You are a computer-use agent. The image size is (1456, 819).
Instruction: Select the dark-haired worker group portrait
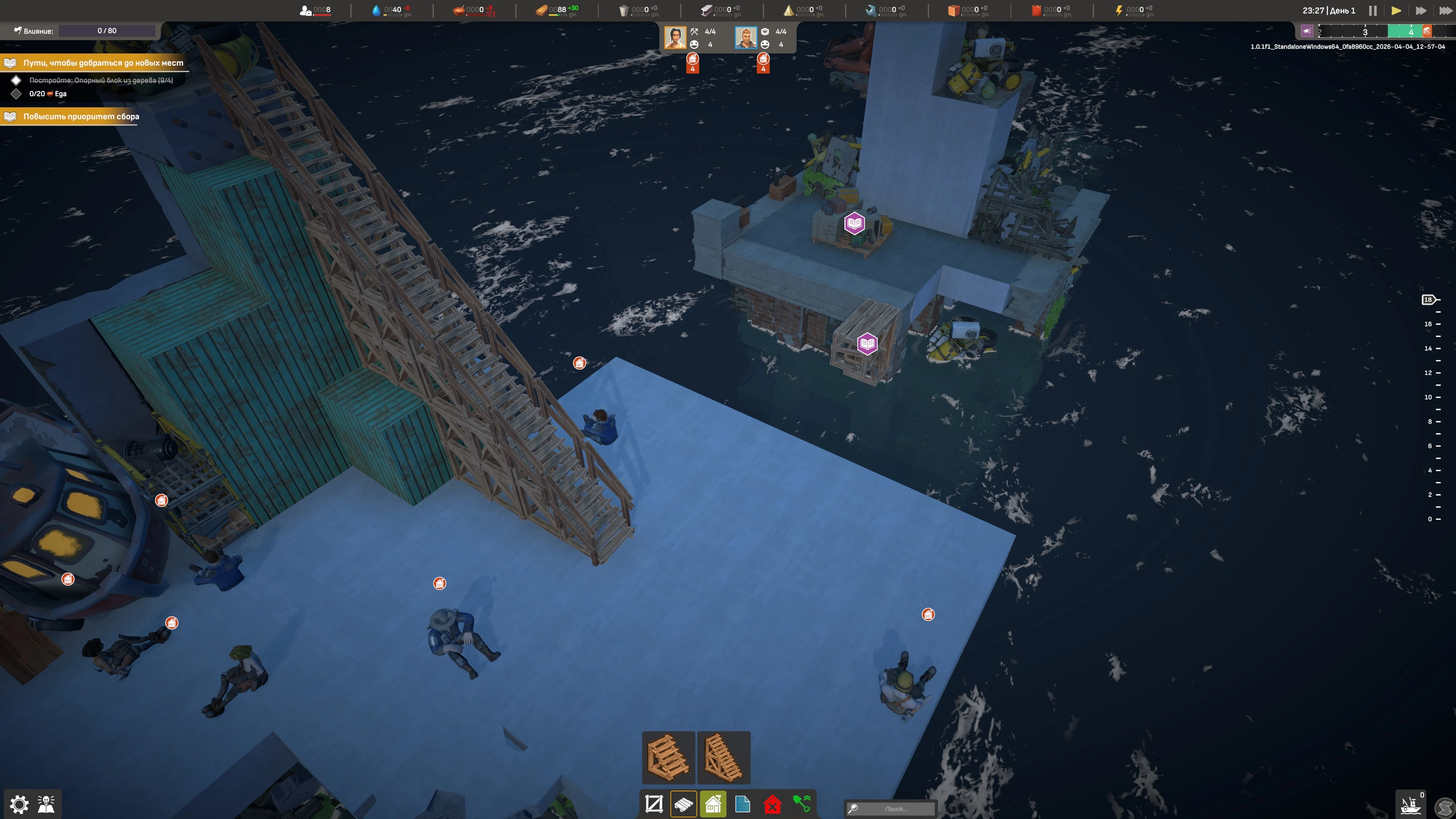(675, 38)
